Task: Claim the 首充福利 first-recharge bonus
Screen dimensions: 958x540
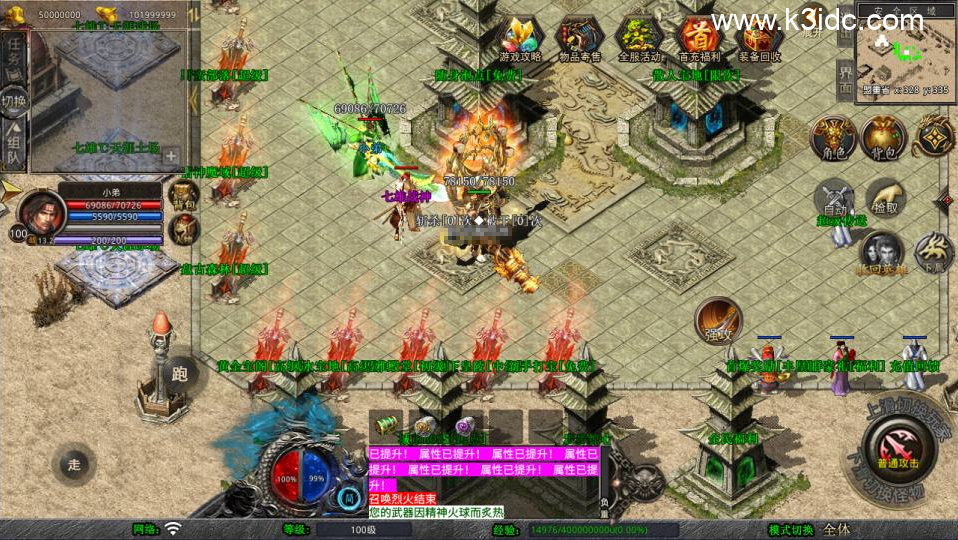Action: 700,37
